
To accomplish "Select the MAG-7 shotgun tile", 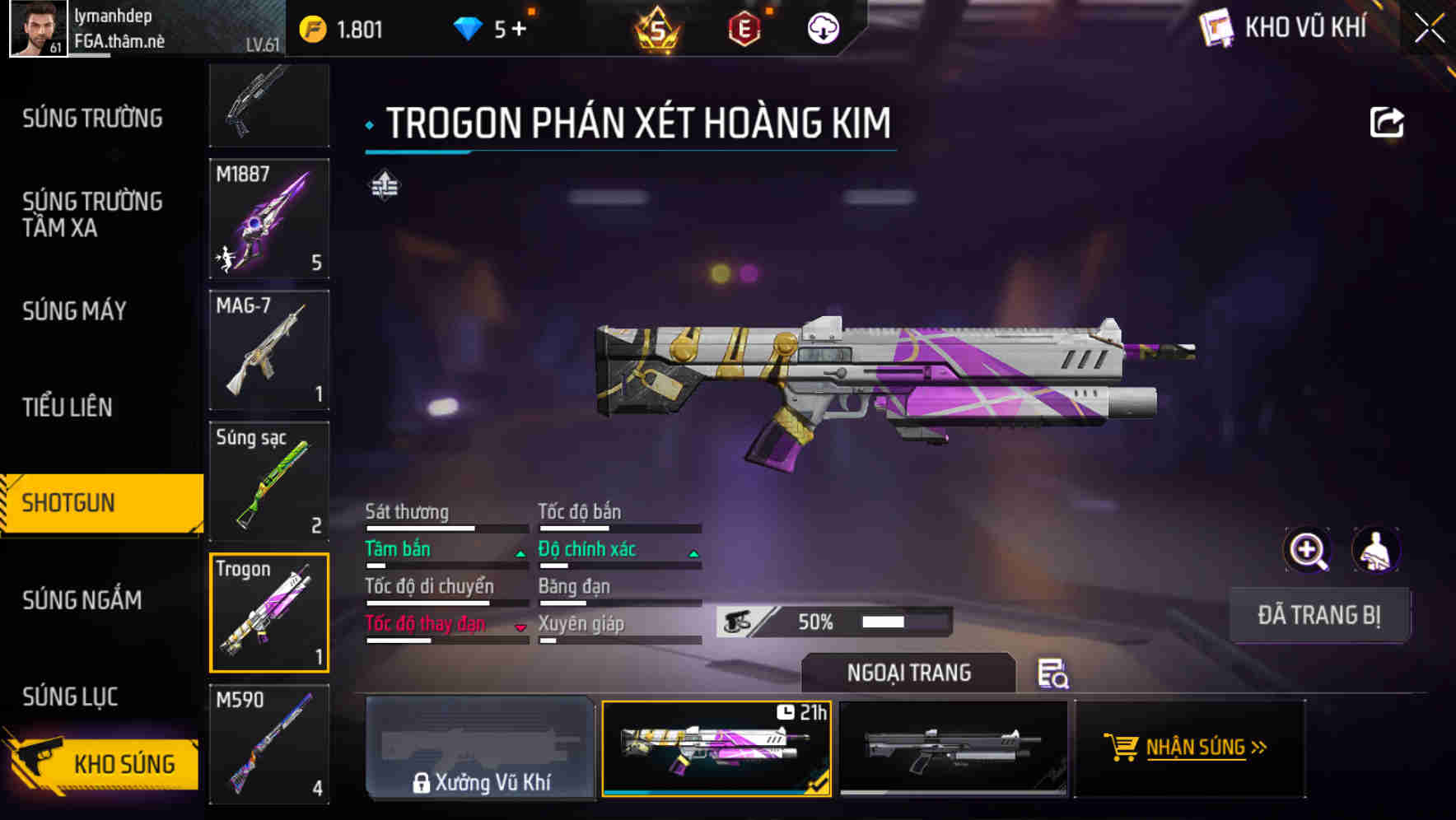I will (269, 350).
